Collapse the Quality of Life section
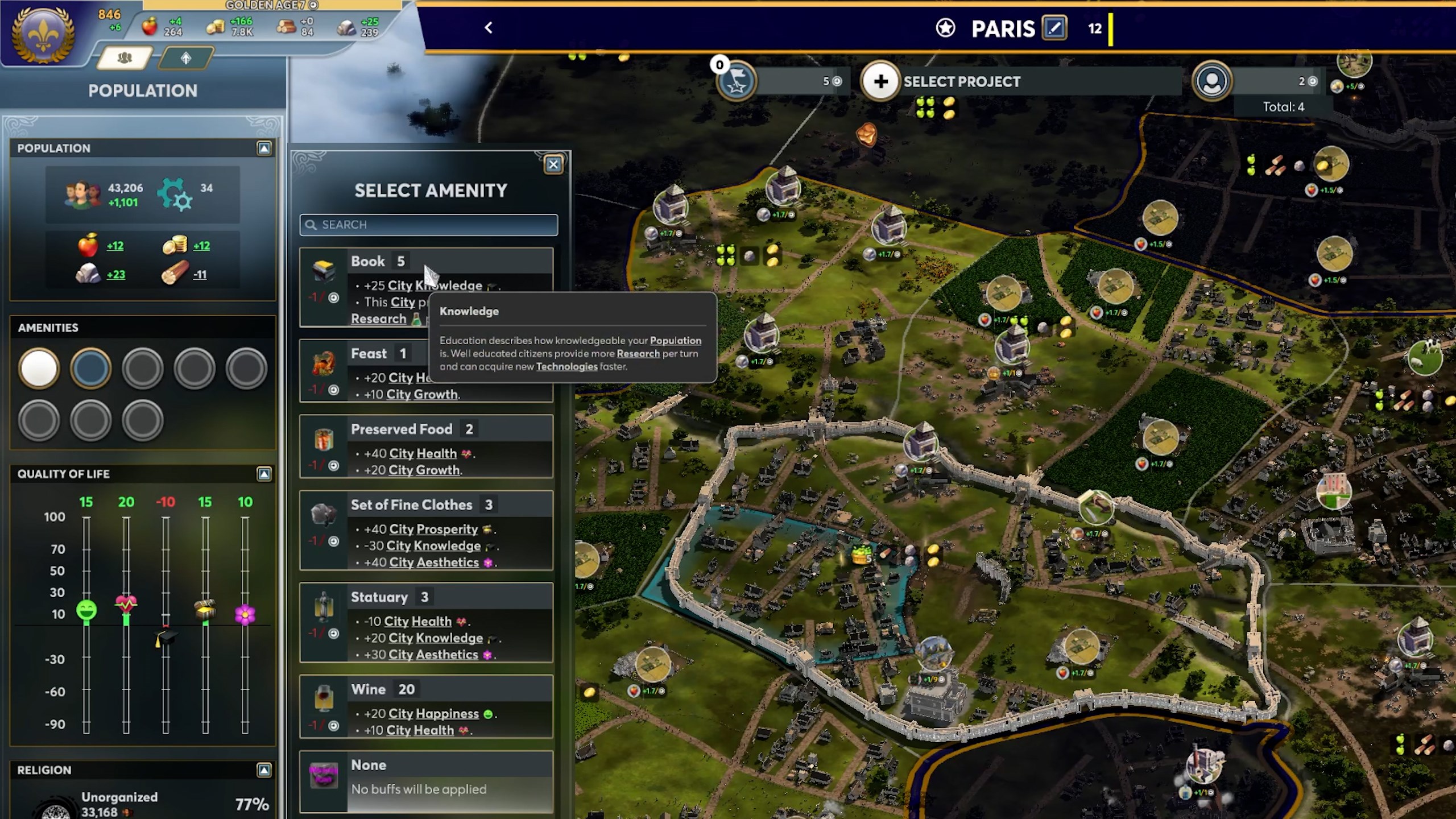Image resolution: width=1456 pixels, height=819 pixels. [x=264, y=474]
